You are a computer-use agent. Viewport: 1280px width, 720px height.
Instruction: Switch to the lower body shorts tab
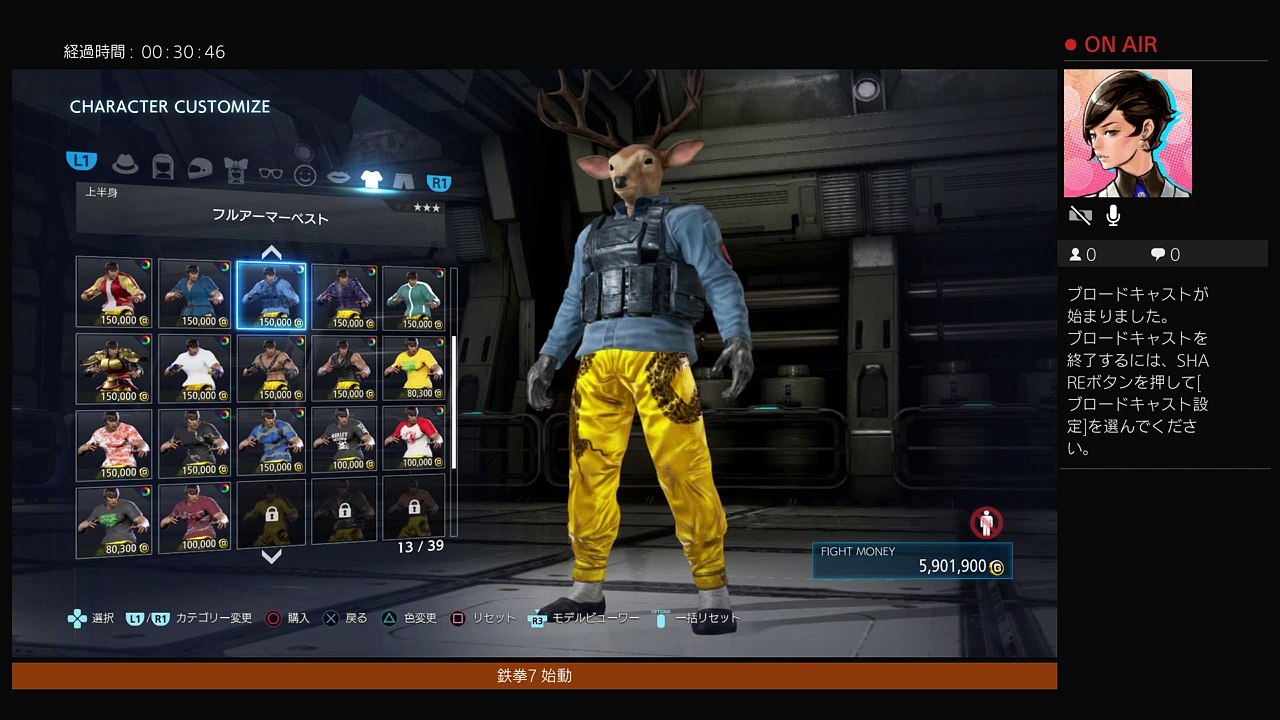coord(403,181)
